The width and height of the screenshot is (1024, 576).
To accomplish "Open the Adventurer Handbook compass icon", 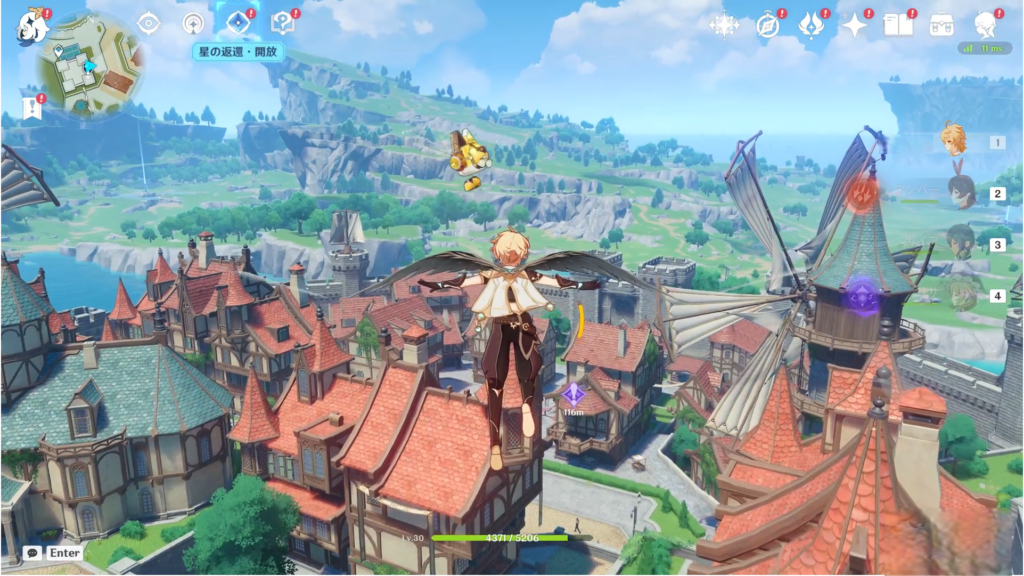I will tap(768, 25).
